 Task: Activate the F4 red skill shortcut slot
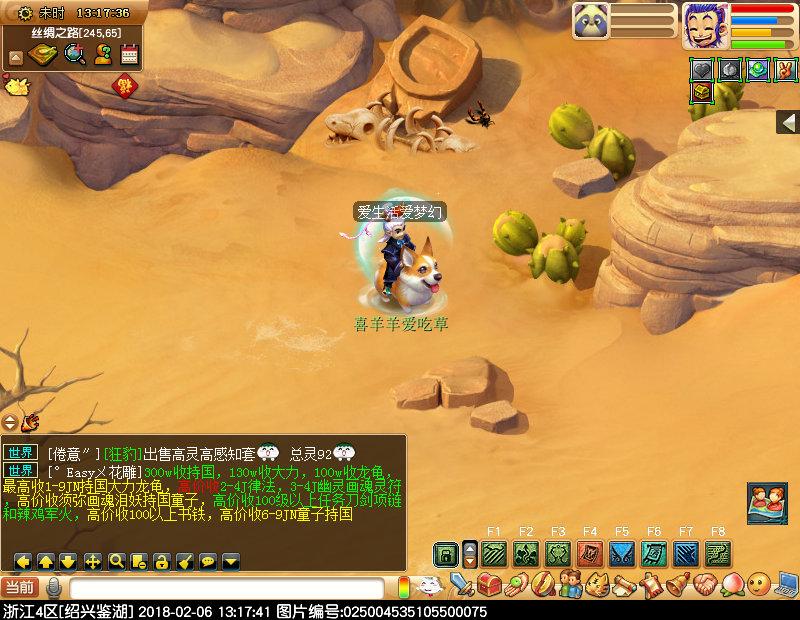[x=590, y=554]
